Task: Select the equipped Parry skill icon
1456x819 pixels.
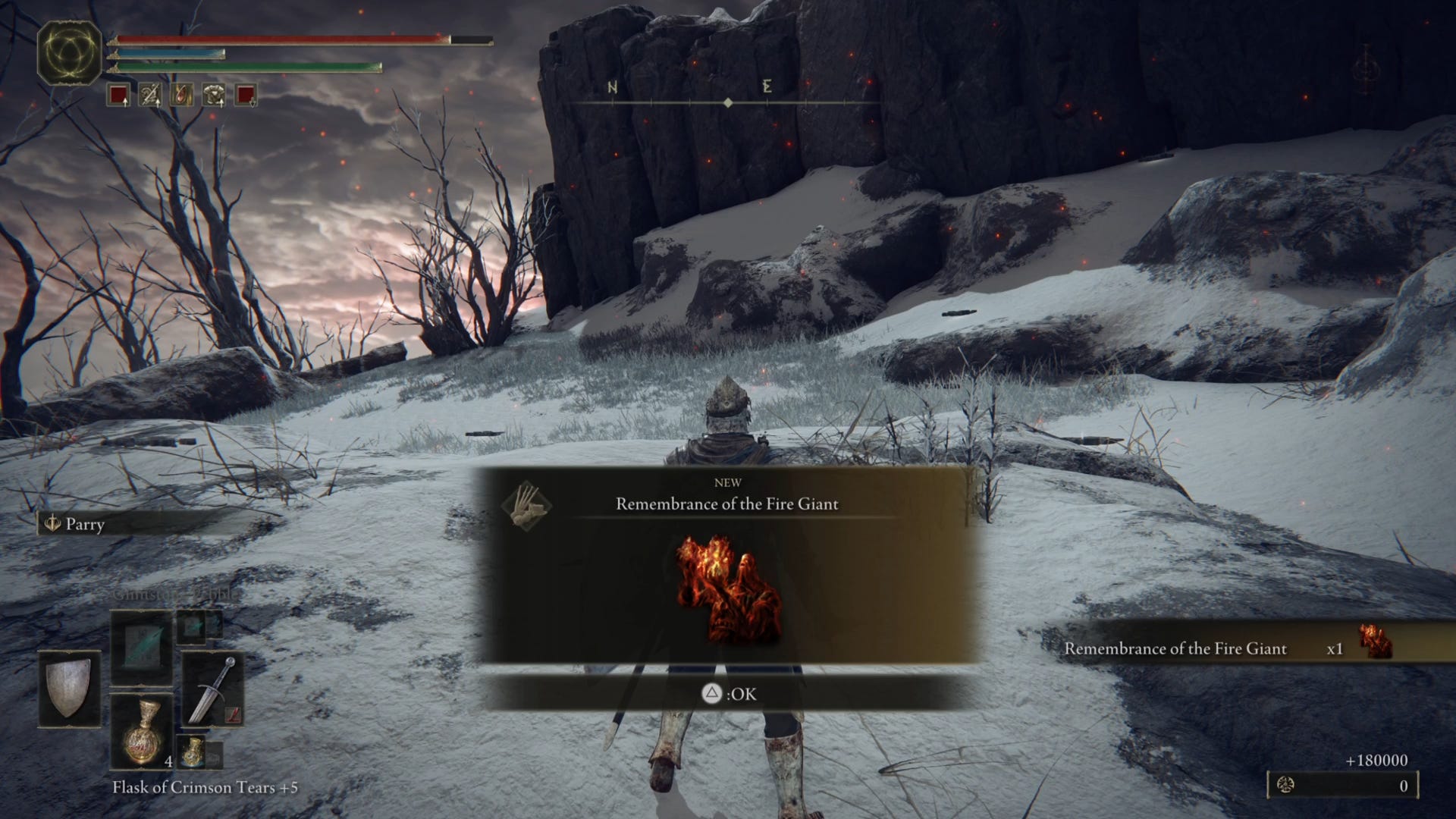Action: (x=53, y=524)
